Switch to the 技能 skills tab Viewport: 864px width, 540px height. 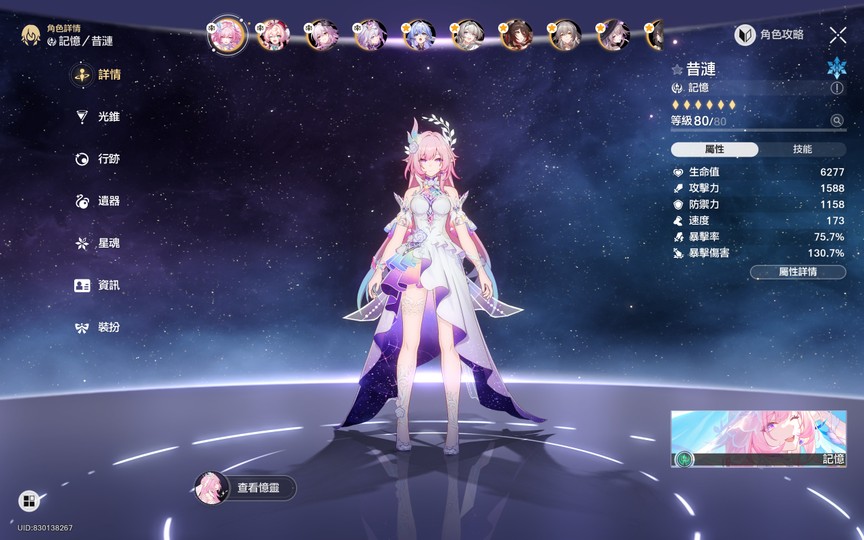pos(802,149)
